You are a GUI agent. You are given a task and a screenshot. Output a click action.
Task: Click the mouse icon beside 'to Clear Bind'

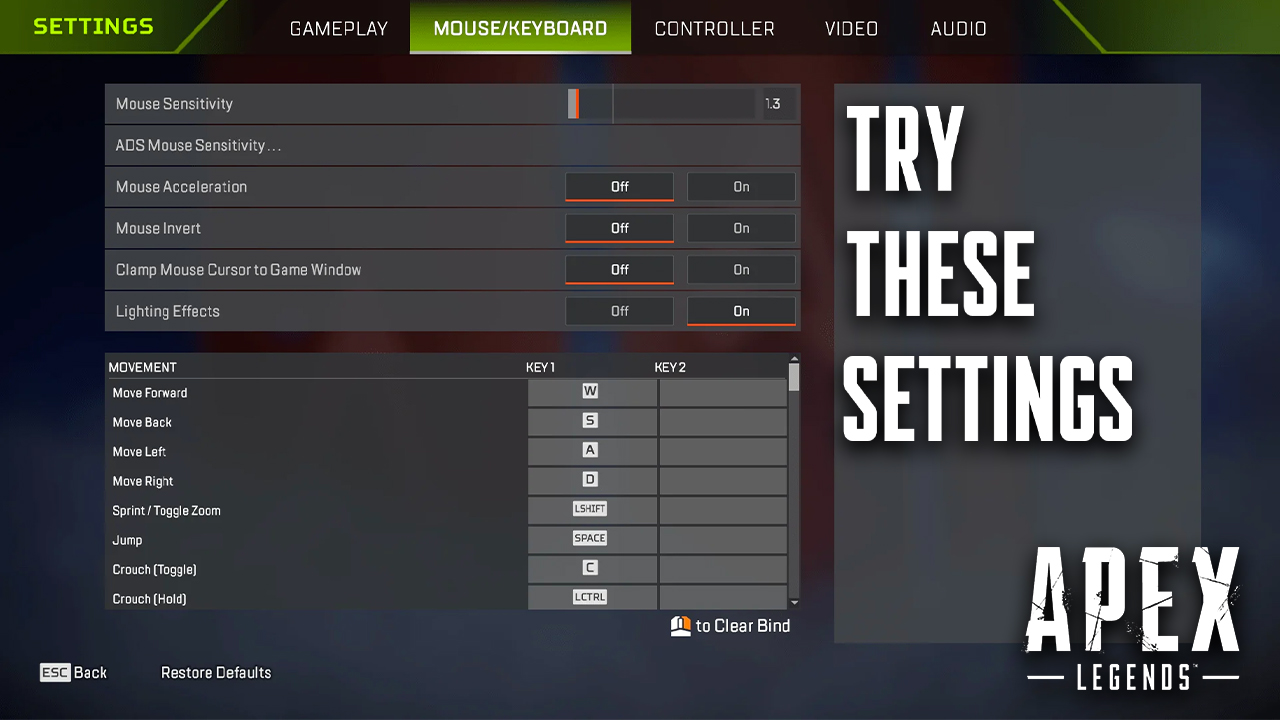point(678,625)
